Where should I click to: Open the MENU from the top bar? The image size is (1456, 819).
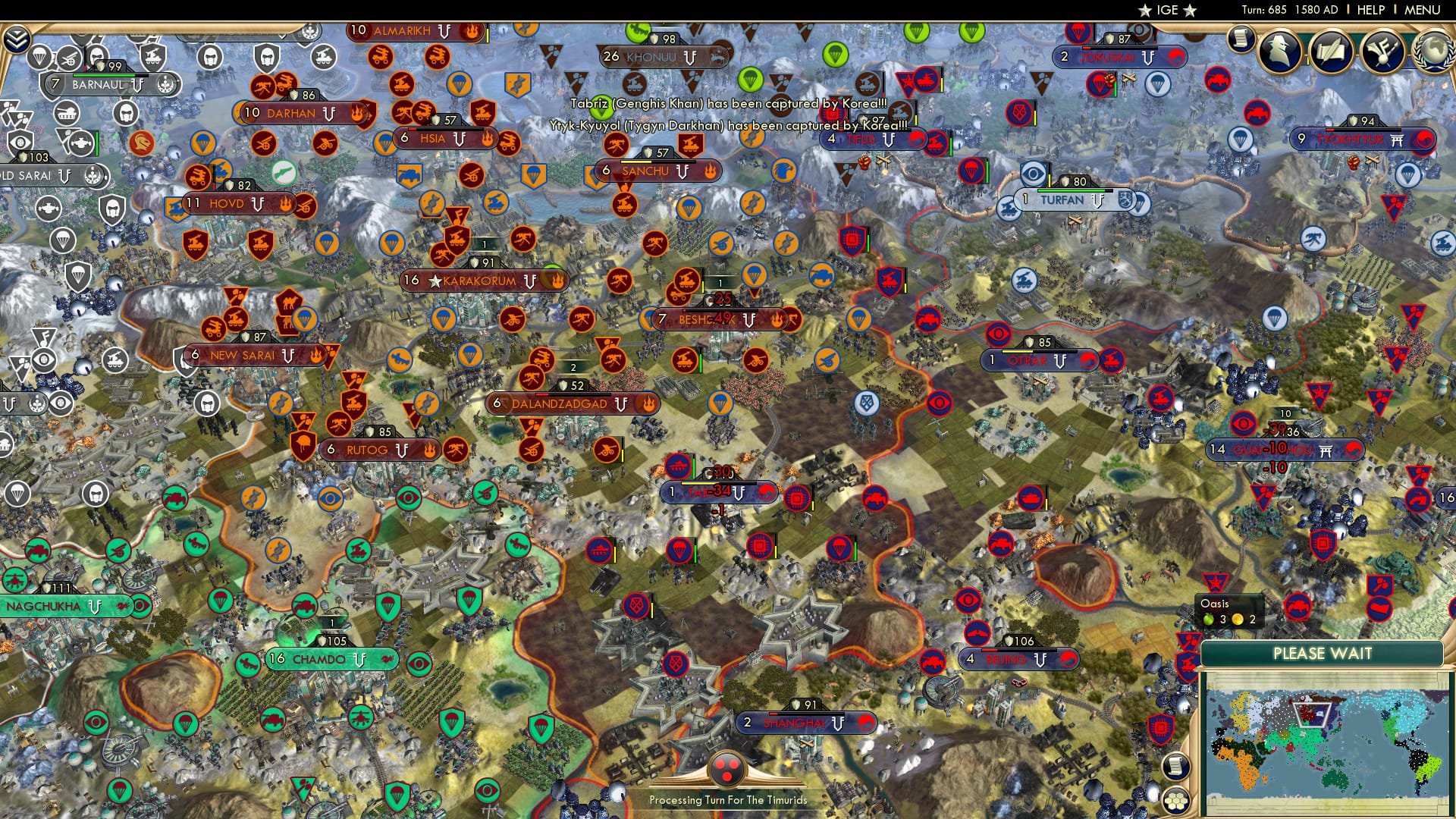point(1423,10)
